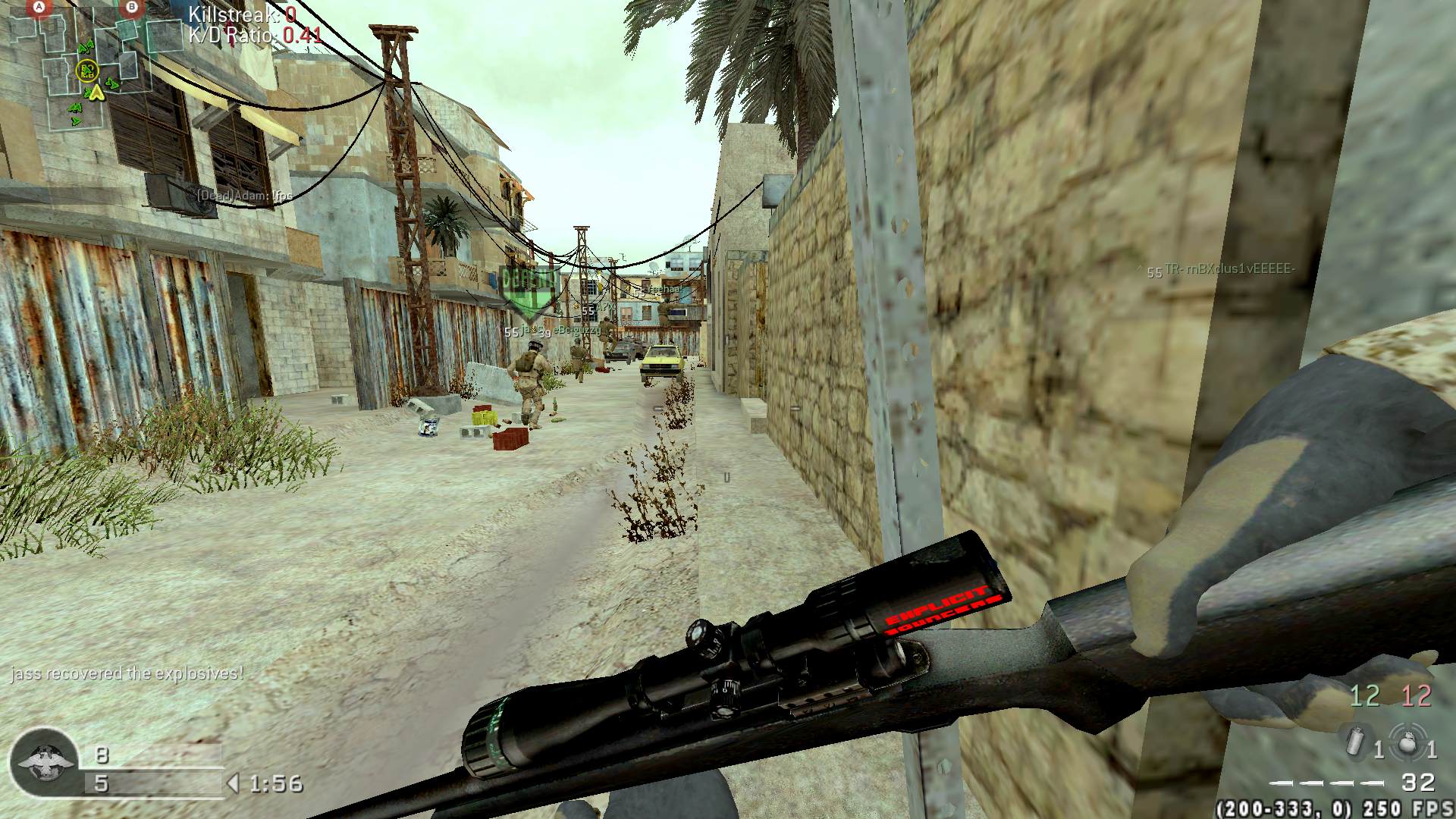The height and width of the screenshot is (819, 1456).
Task: Click the green Defend objective shield marker
Action: [x=529, y=292]
